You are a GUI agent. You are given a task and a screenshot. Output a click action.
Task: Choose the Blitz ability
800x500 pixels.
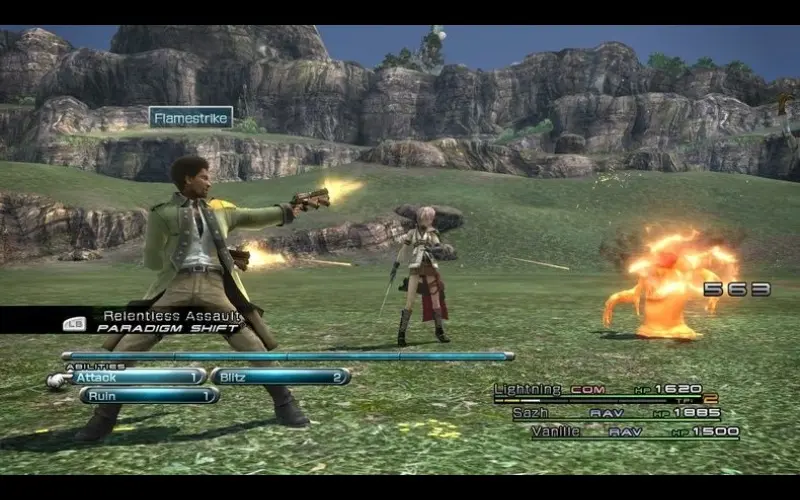click(x=279, y=377)
